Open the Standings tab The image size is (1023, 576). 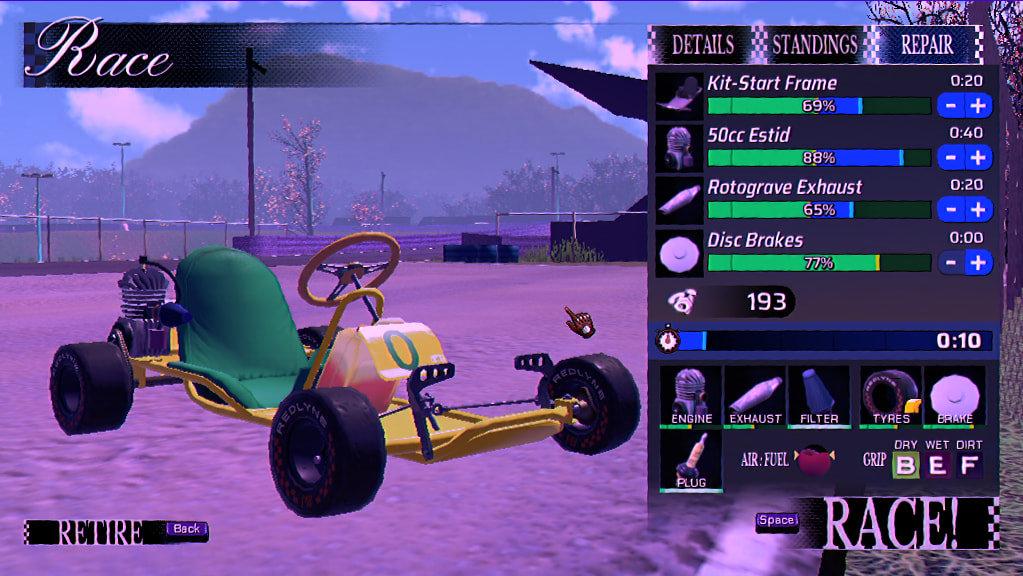pyautogui.click(x=814, y=45)
